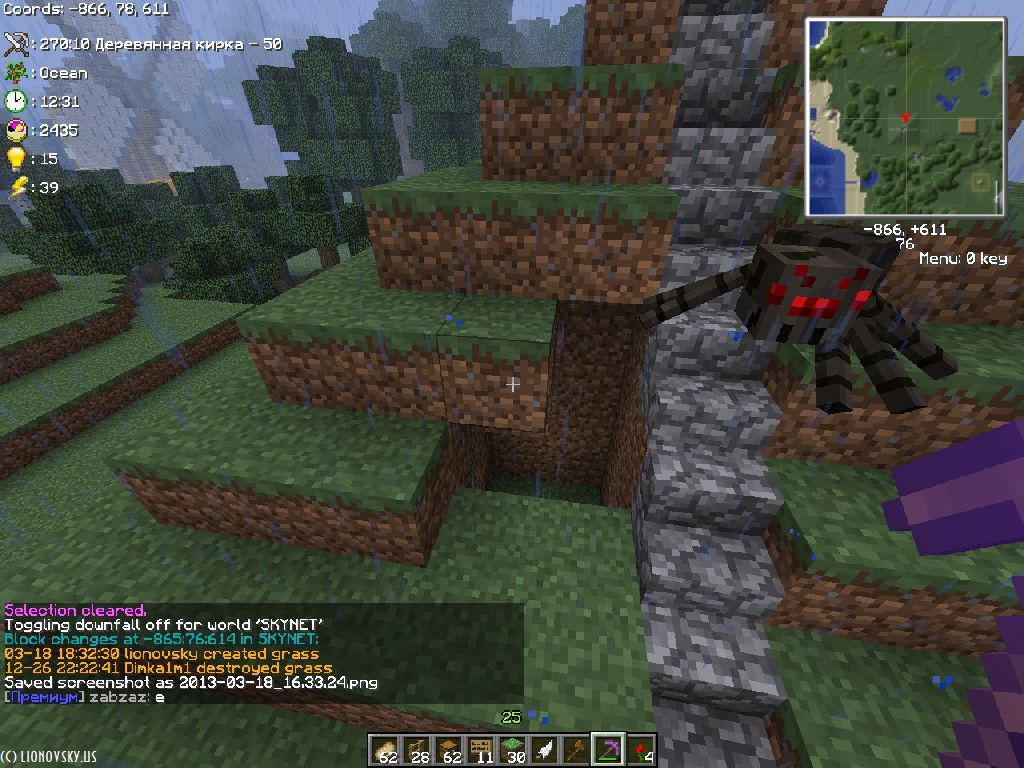Select the purple pickaxe hotbar slot
Image resolution: width=1024 pixels, height=768 pixels.
coord(608,750)
